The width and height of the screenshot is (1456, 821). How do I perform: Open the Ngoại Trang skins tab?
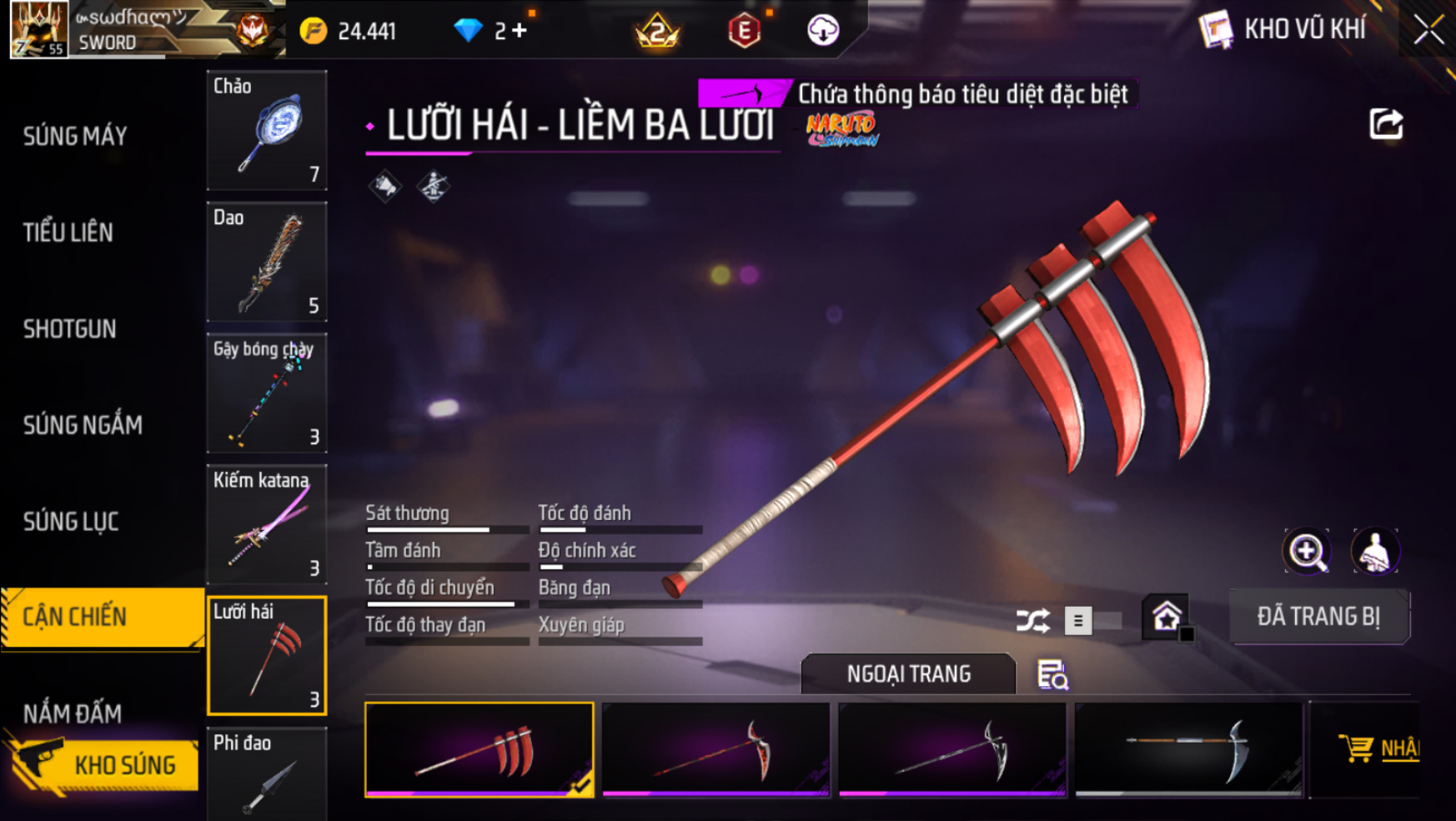[908, 673]
